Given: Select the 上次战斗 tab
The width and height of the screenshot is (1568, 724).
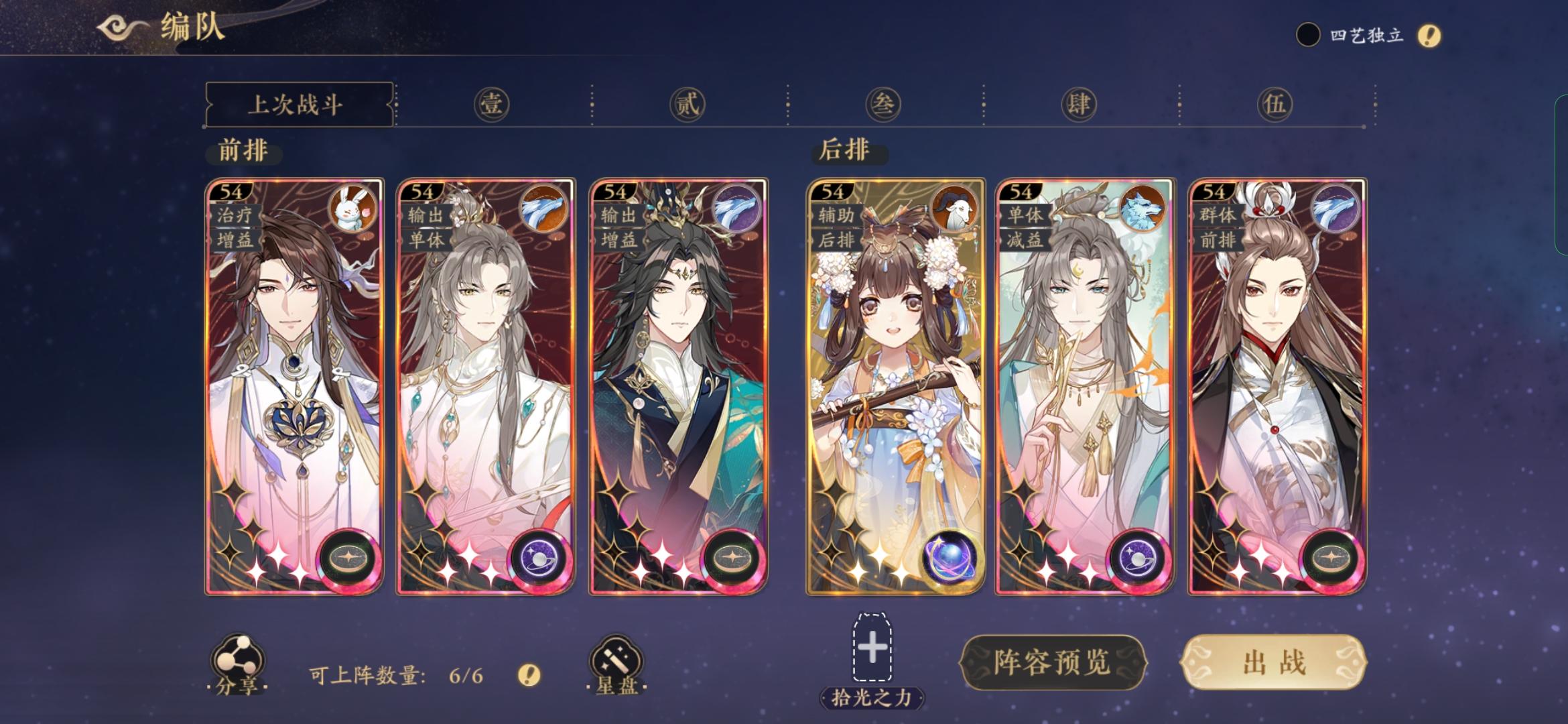Looking at the screenshot, I should pos(298,105).
